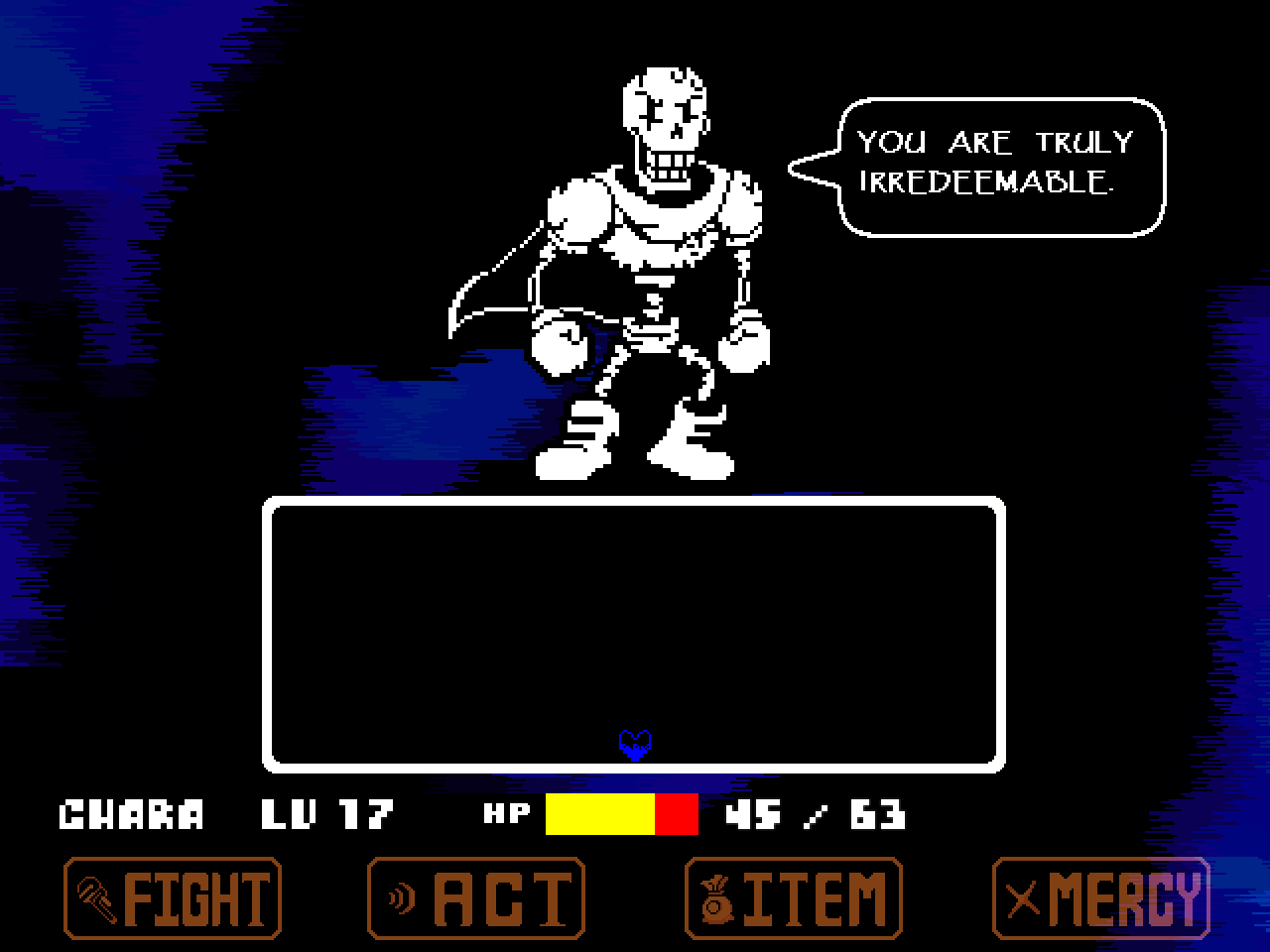1270x952 pixels.
Task: Click the microphone icon on the ACT button
Action: (401, 897)
